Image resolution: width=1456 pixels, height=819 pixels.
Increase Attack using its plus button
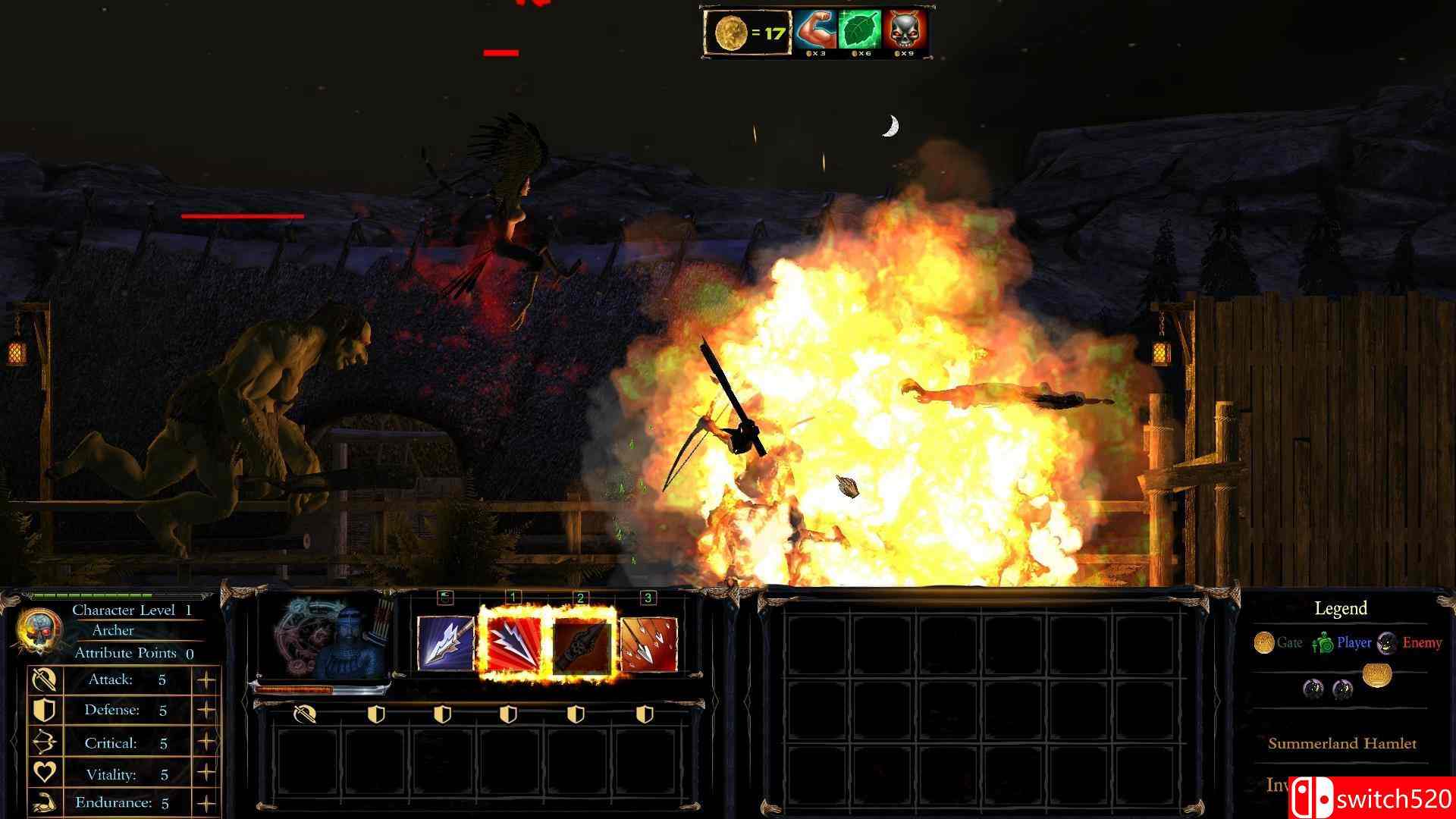206,679
